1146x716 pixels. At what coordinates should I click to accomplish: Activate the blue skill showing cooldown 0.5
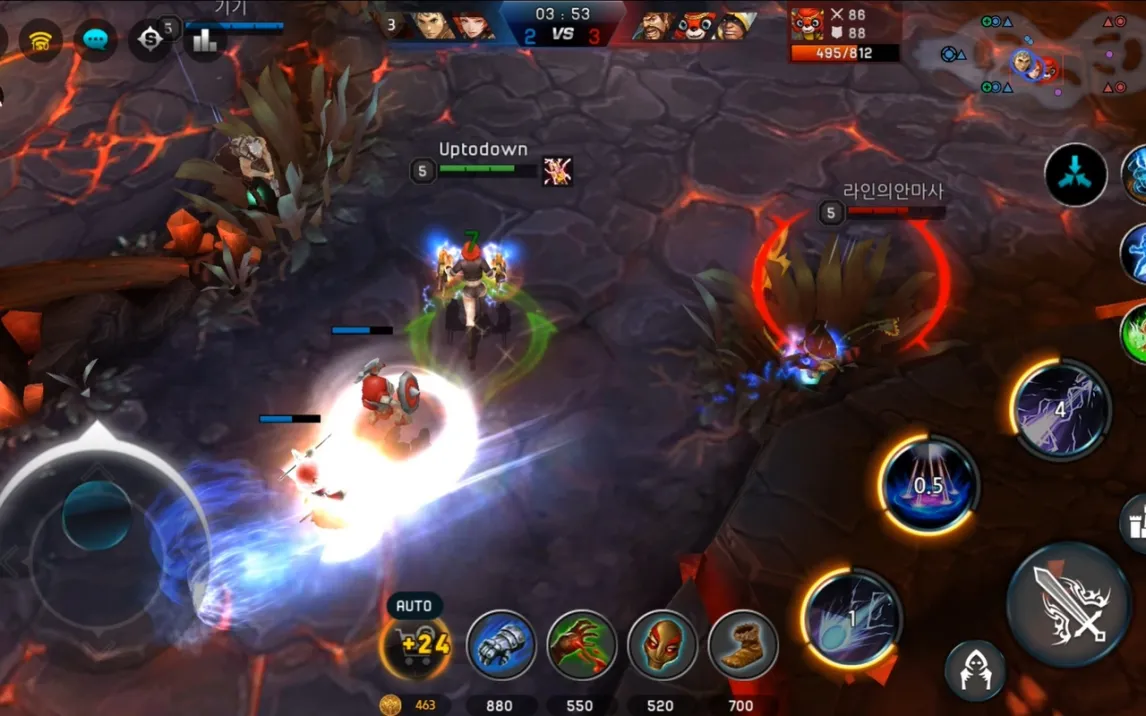[x=928, y=485]
